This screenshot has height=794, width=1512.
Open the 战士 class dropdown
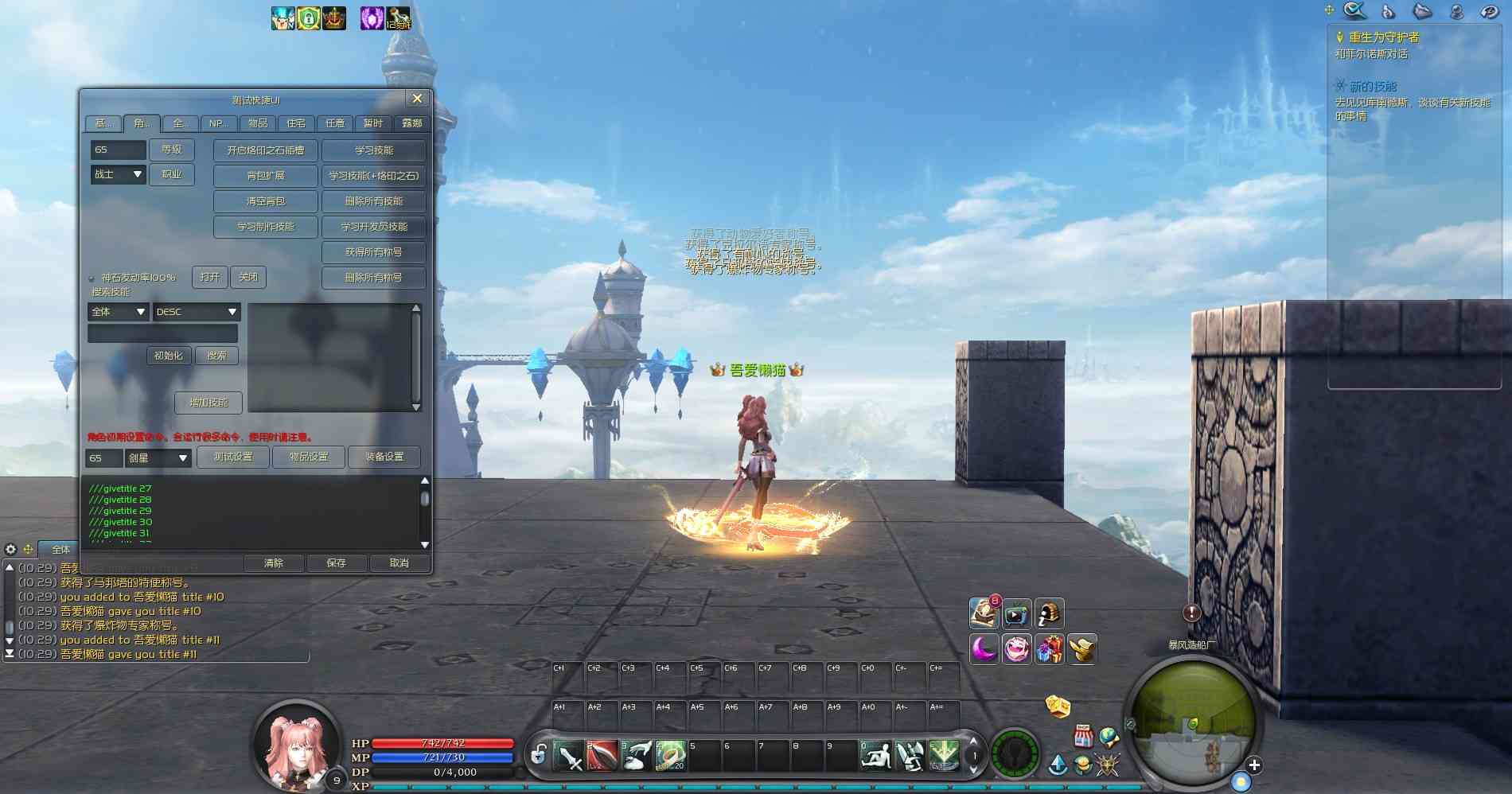[119, 174]
